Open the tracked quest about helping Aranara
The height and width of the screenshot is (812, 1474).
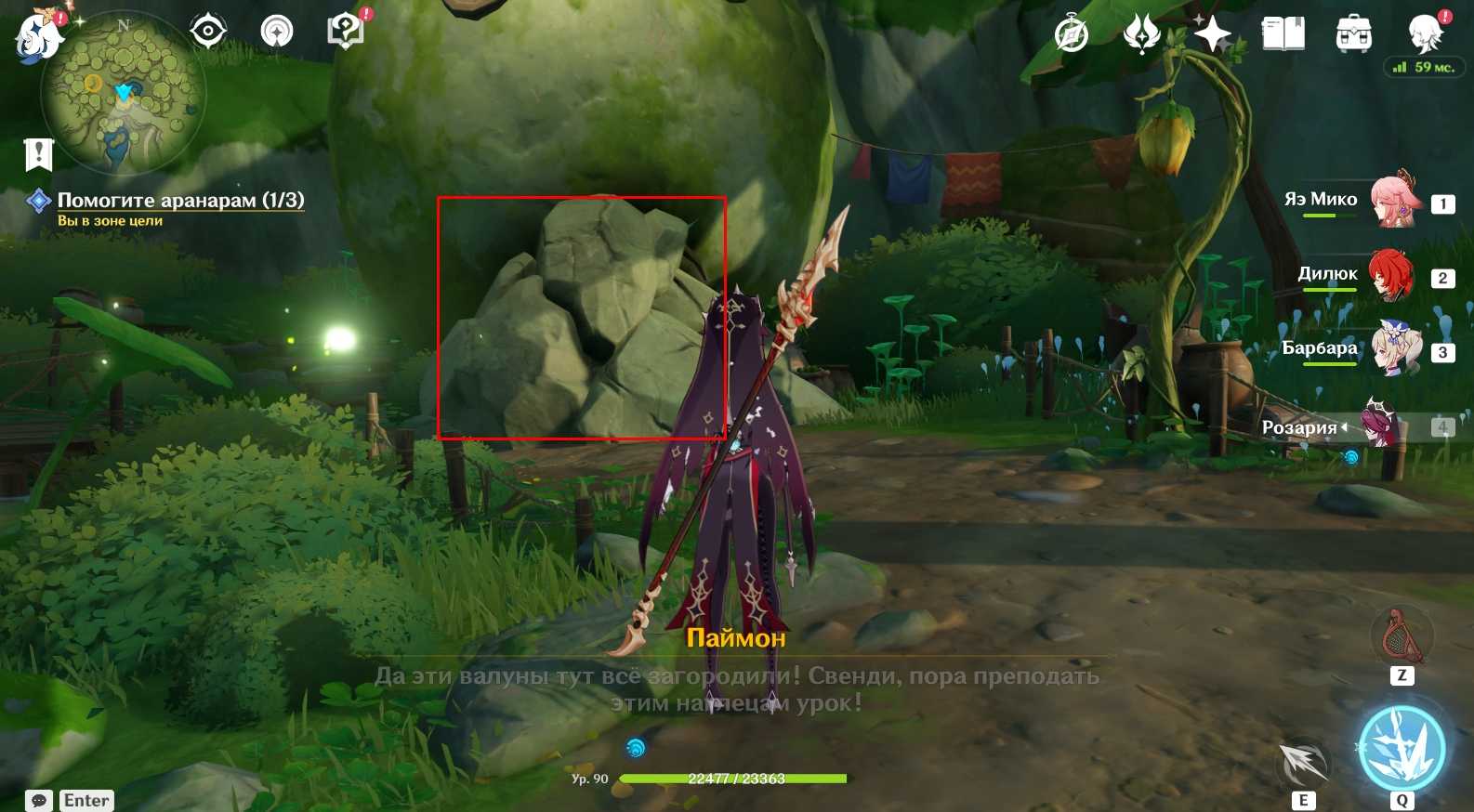pos(180,200)
